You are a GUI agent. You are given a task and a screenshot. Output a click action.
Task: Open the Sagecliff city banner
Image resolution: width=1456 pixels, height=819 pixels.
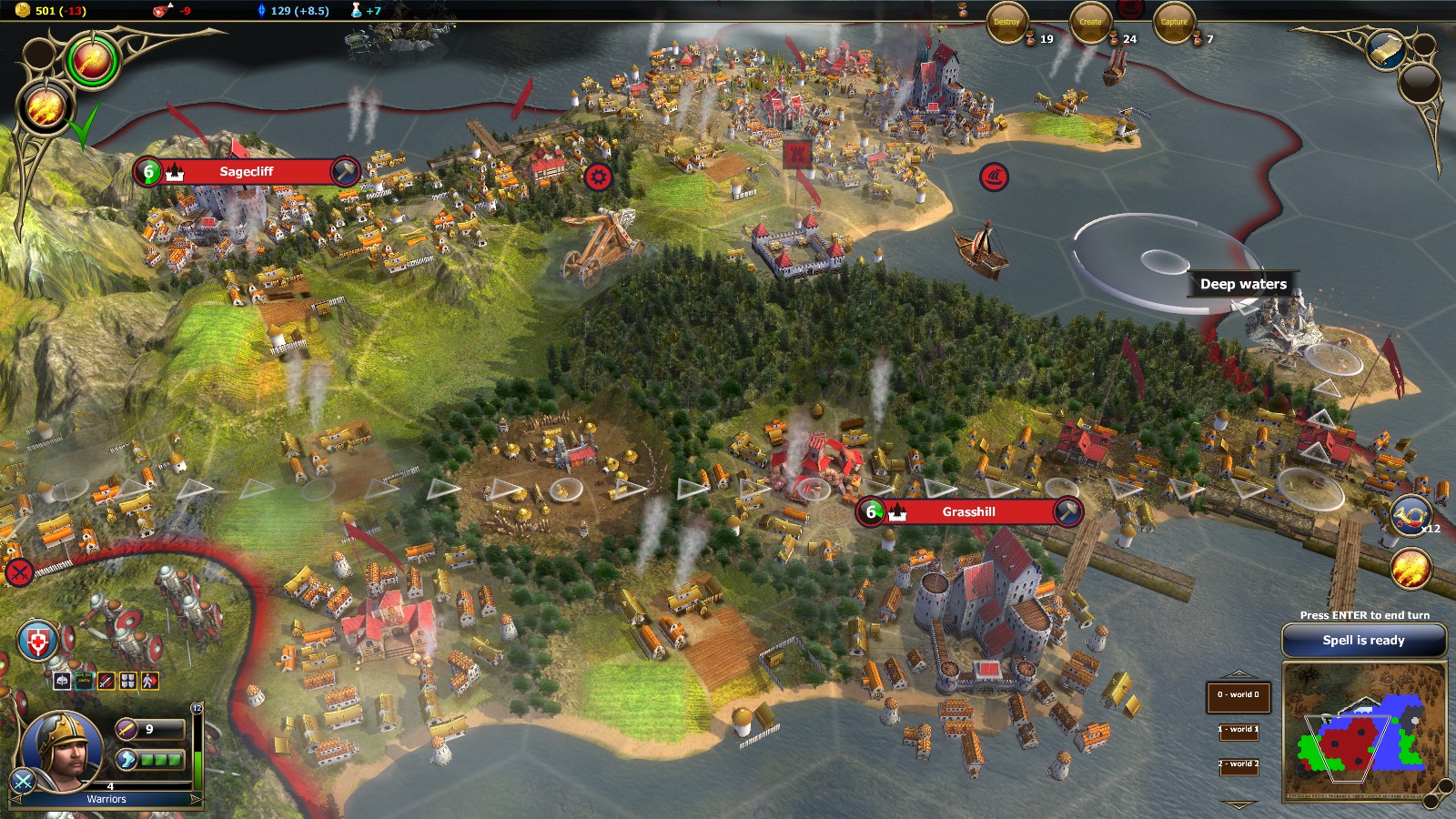point(246,171)
